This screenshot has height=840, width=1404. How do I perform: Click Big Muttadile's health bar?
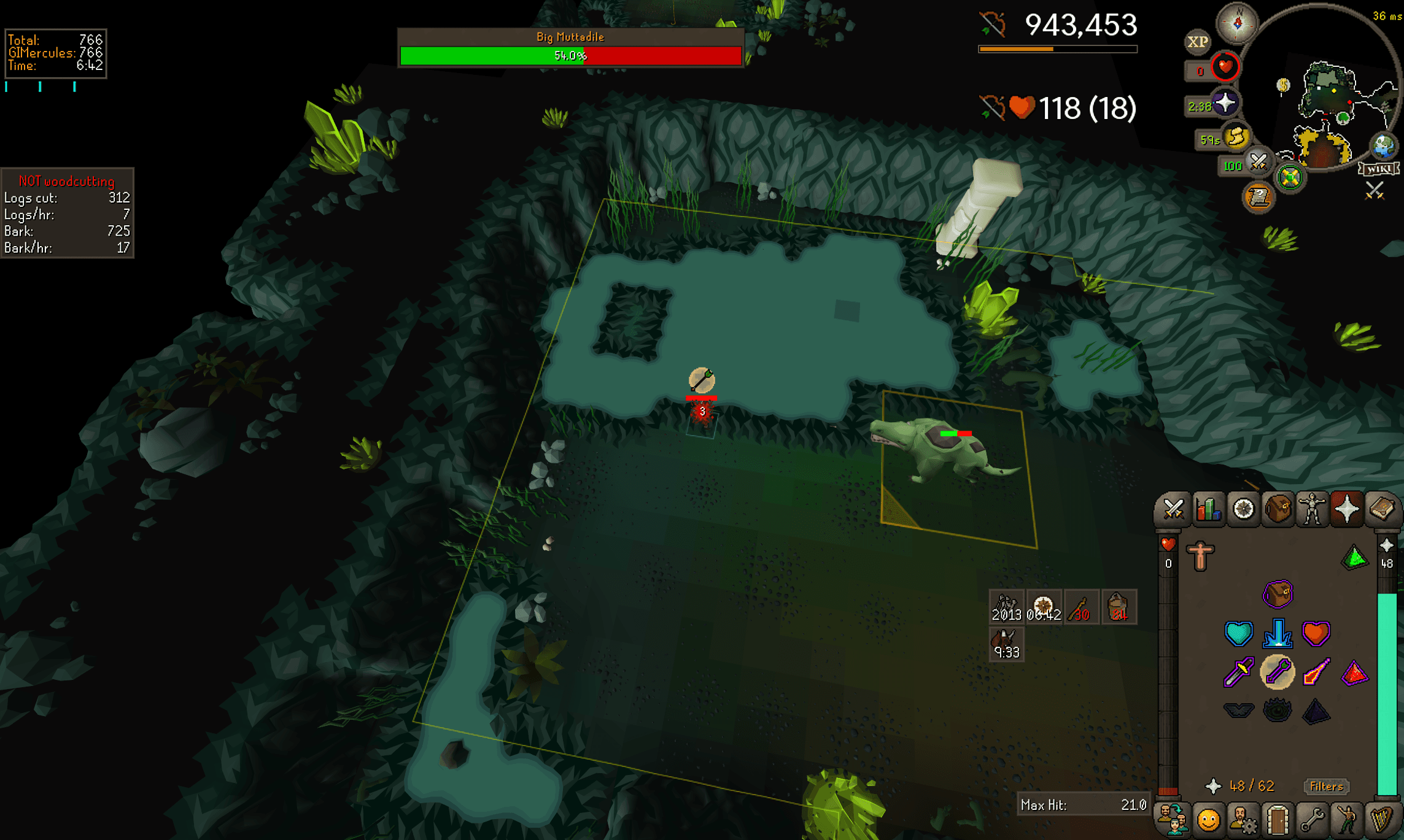coord(571,55)
